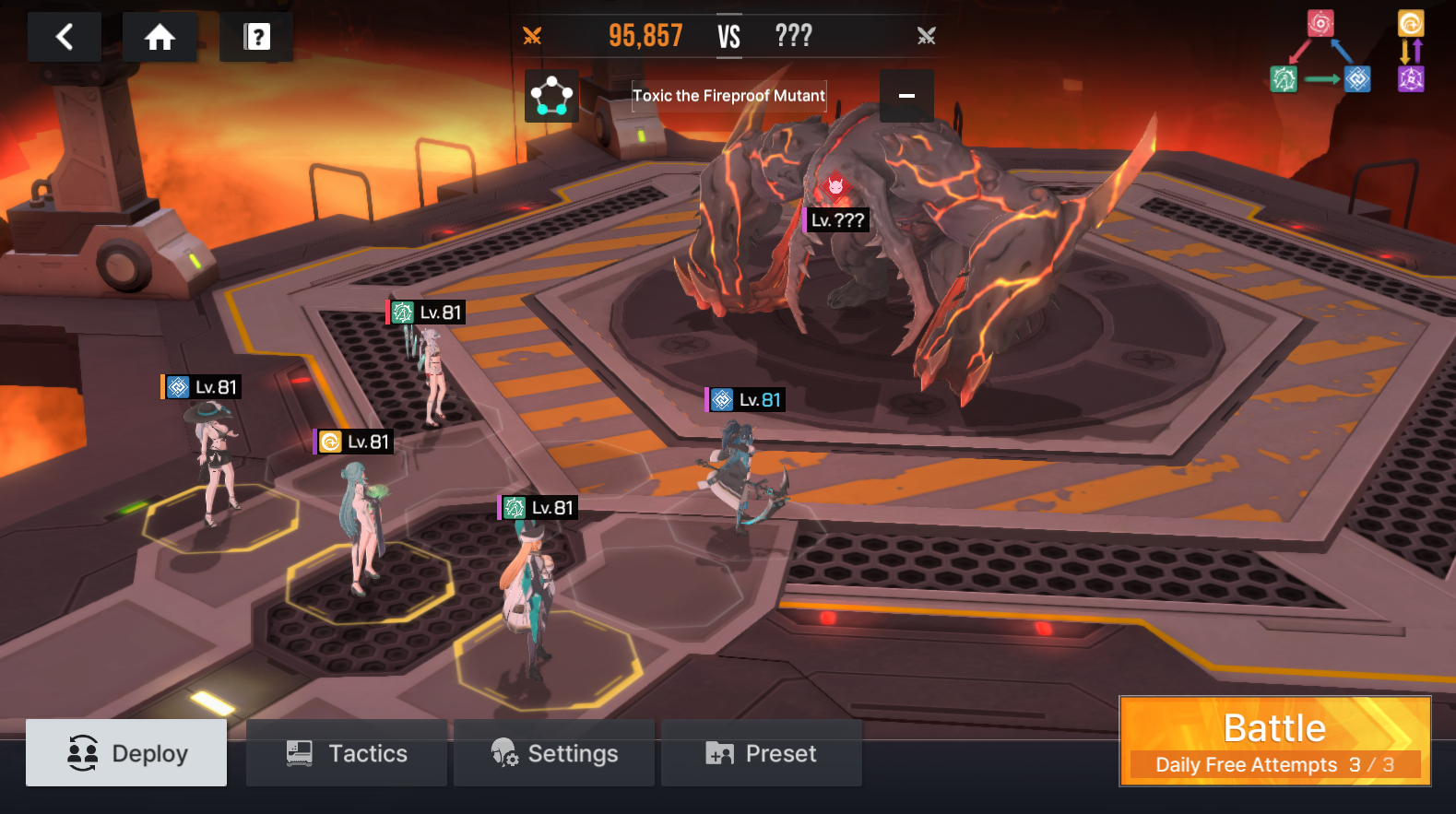
Task: Collapse the Toxic the Fireproof Mutant panel
Action: click(x=906, y=96)
